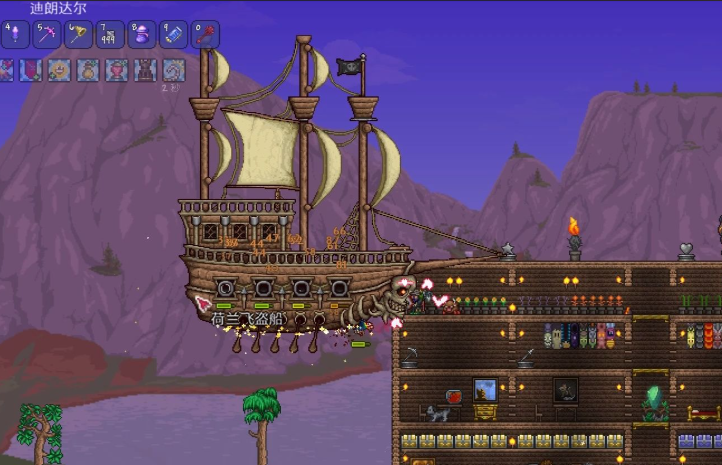Pick the purple potion sack in slot 8
722x465 pixels.
pos(141,35)
